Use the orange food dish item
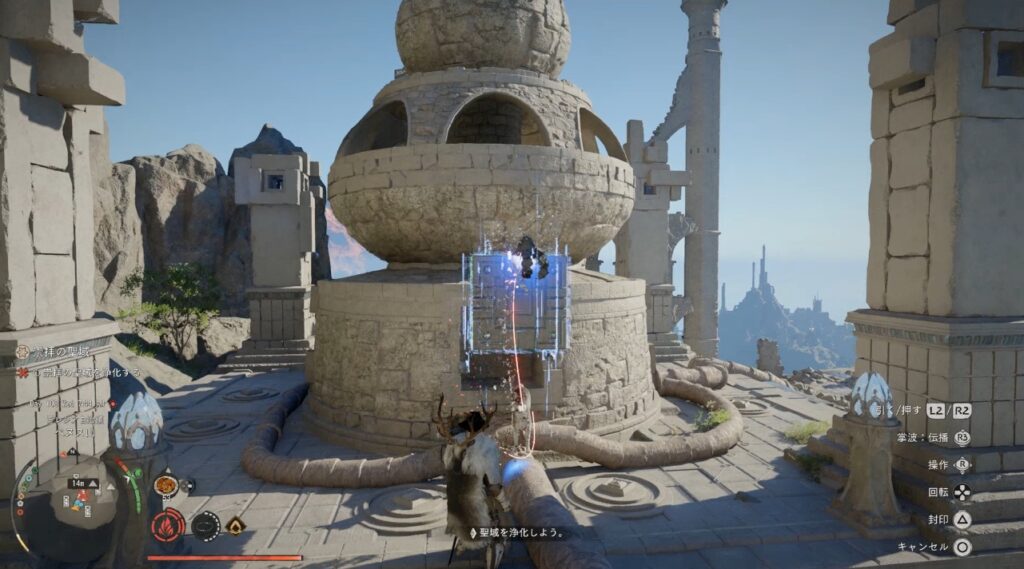 pyautogui.click(x=167, y=486)
